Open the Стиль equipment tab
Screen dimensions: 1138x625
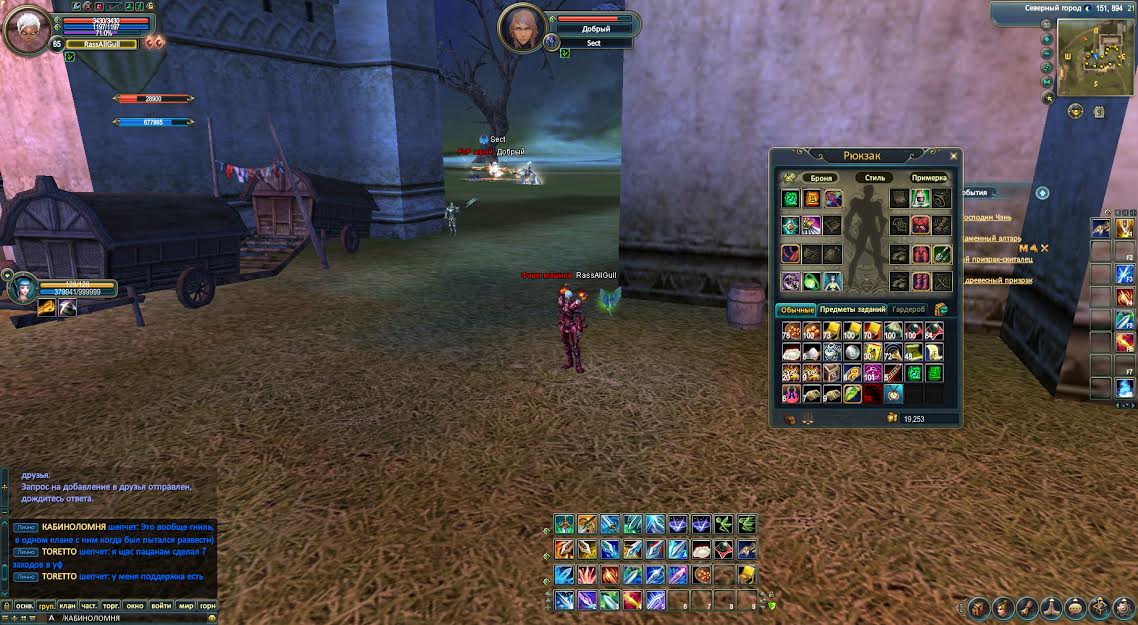[875, 178]
